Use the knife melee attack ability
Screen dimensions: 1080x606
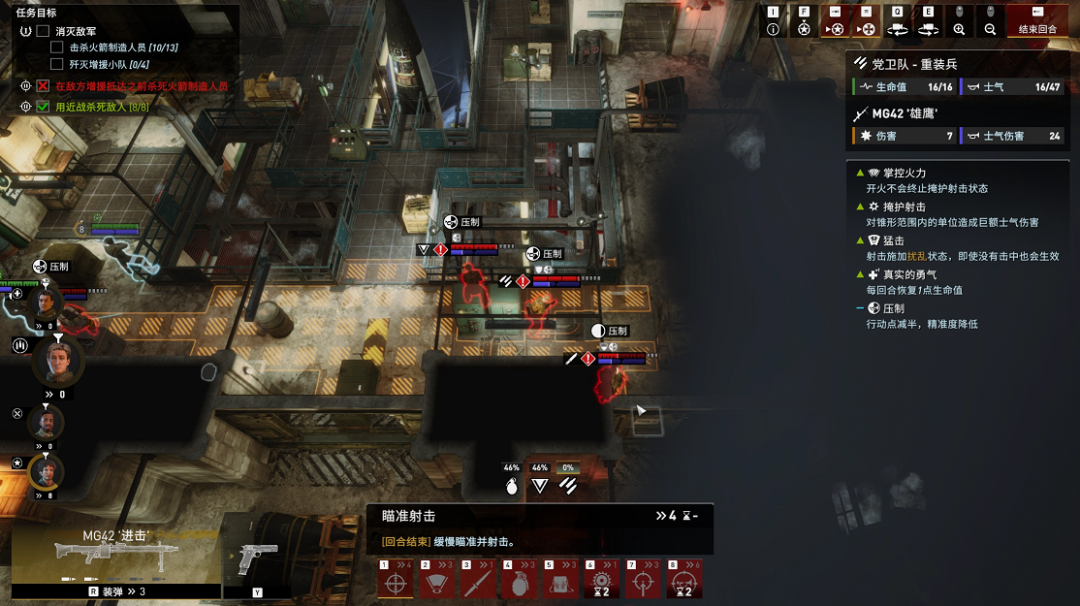pos(478,582)
